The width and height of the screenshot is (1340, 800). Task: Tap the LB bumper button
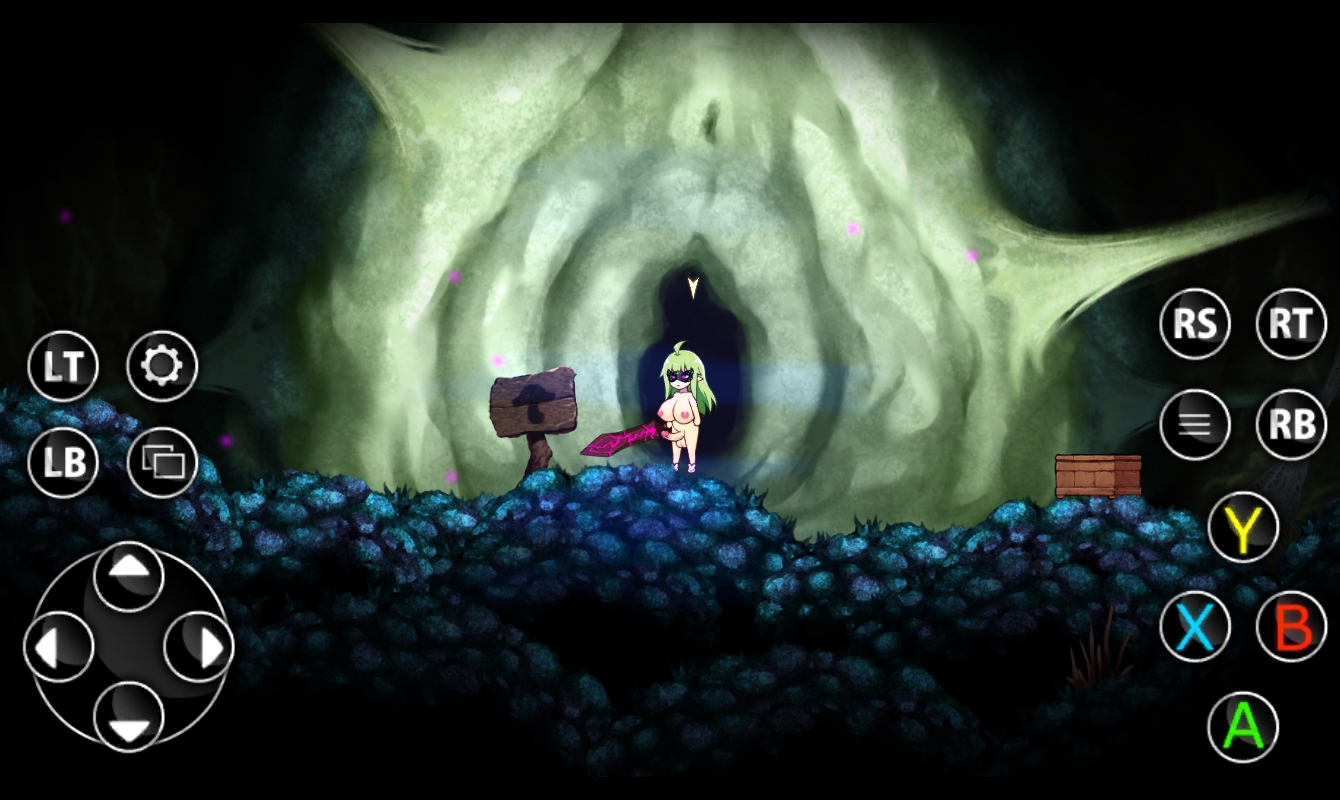pyautogui.click(x=63, y=464)
